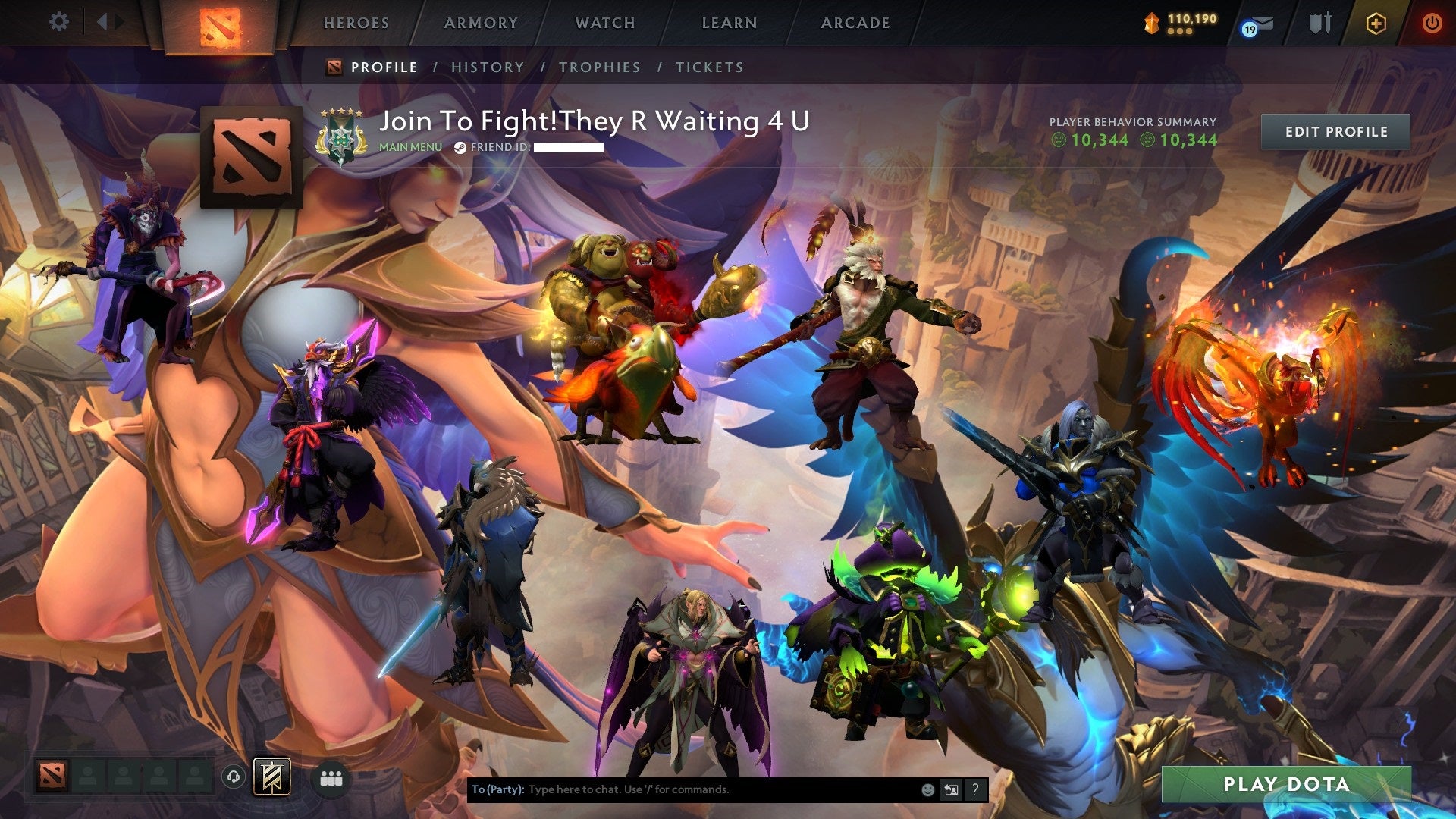Open settings with the gear icon
The width and height of the screenshot is (1456, 819).
point(59,21)
